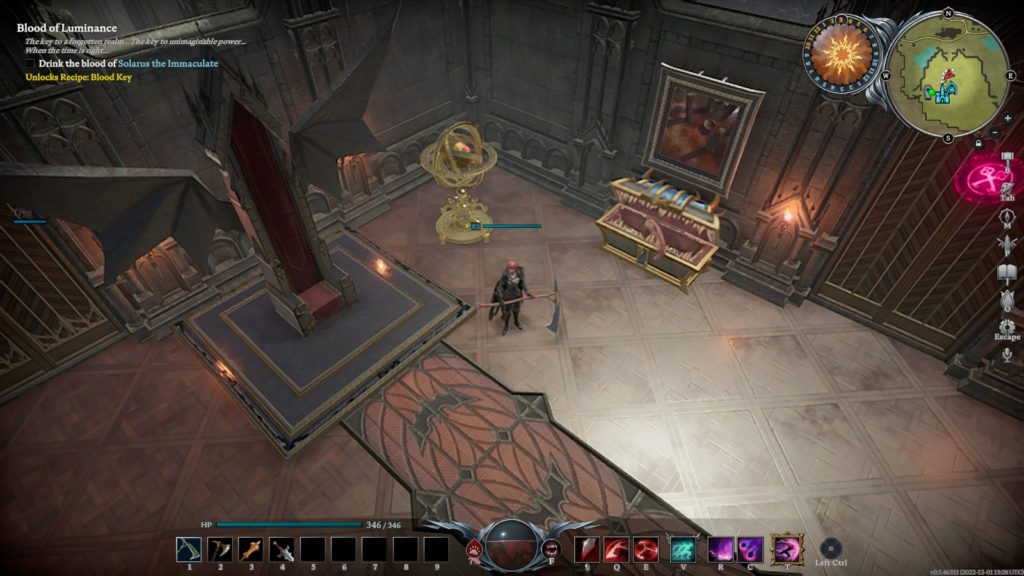1024x576 pixels.
Task: Activate the teal dash travel ability
Action: [684, 549]
